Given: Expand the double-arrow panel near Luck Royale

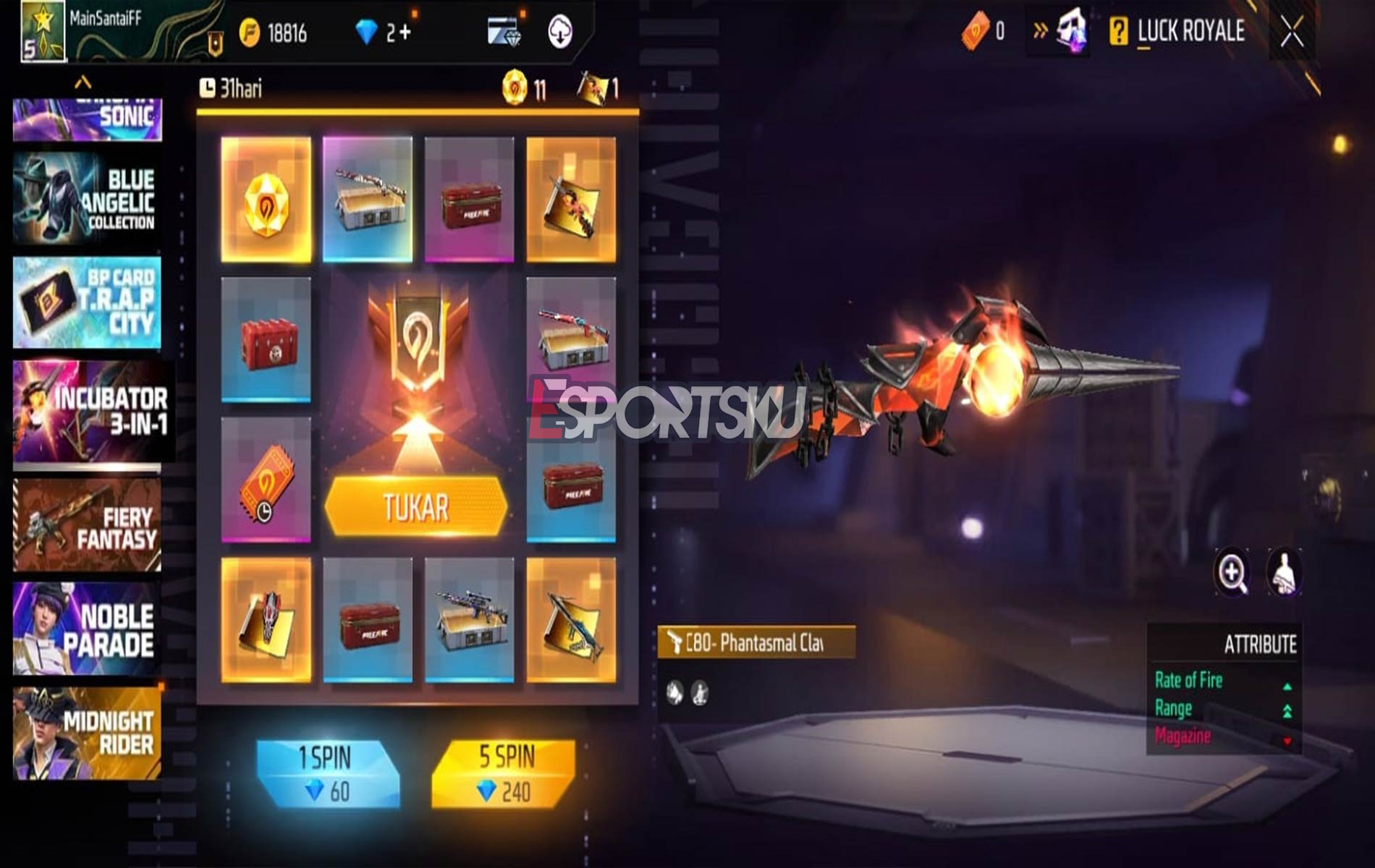Looking at the screenshot, I should click(1040, 29).
